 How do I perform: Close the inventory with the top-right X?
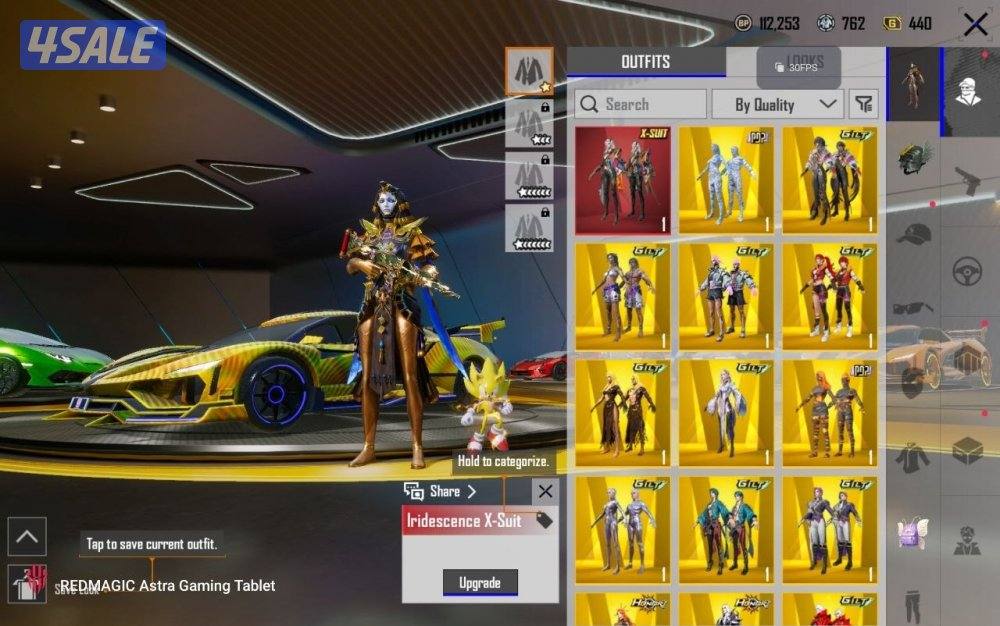(x=975, y=24)
